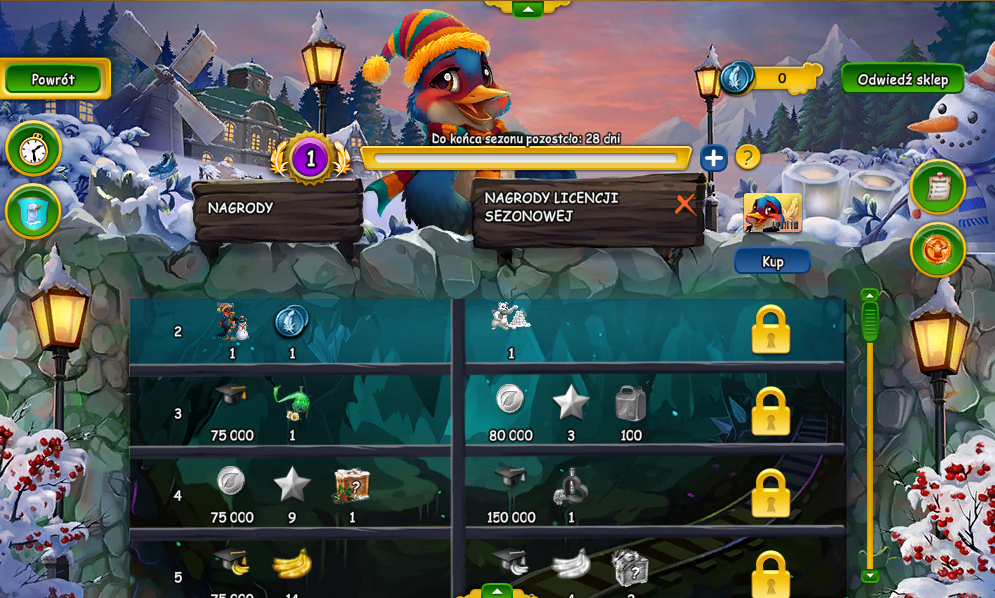Open the yellow question mark help
The height and width of the screenshot is (598, 995).
[x=747, y=157]
